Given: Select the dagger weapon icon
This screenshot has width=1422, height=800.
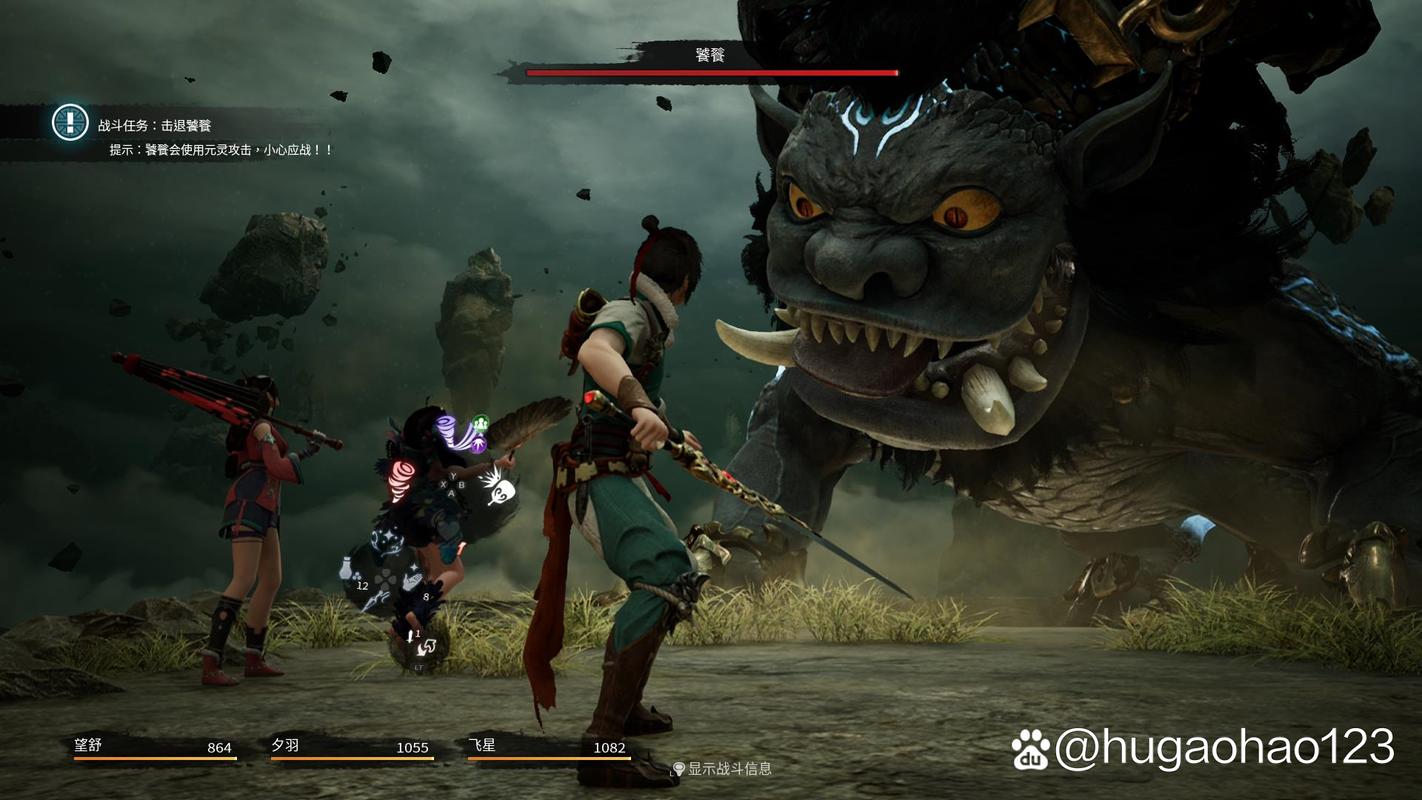Looking at the screenshot, I should pyautogui.click(x=375, y=601).
